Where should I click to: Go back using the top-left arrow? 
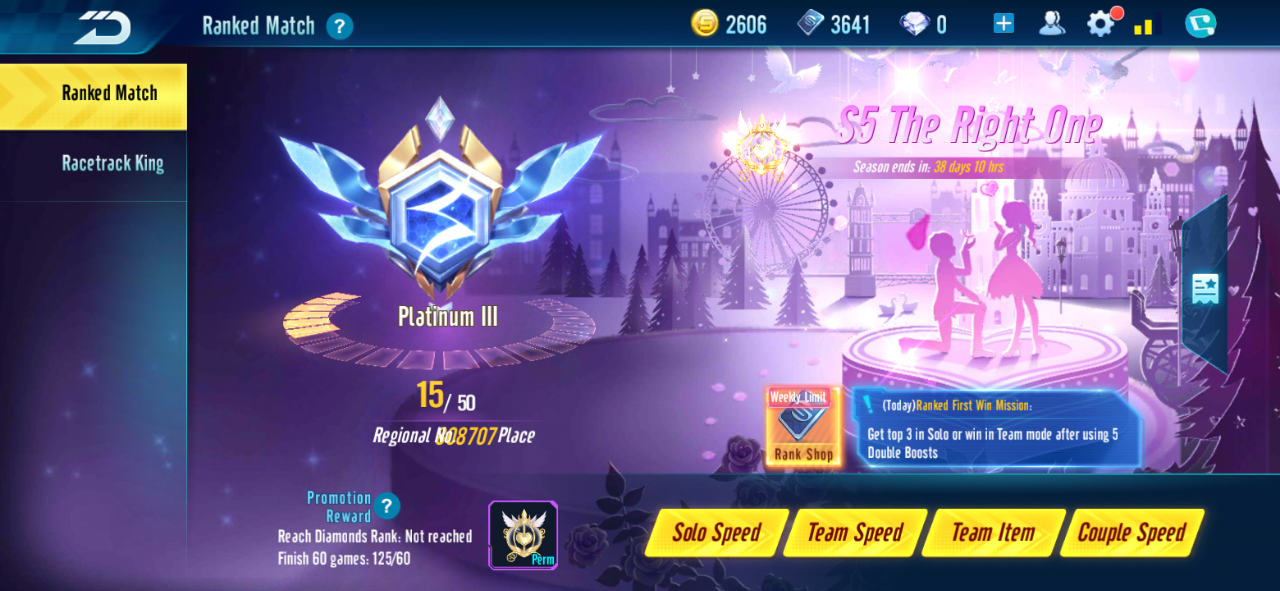pyautogui.click(x=103, y=27)
